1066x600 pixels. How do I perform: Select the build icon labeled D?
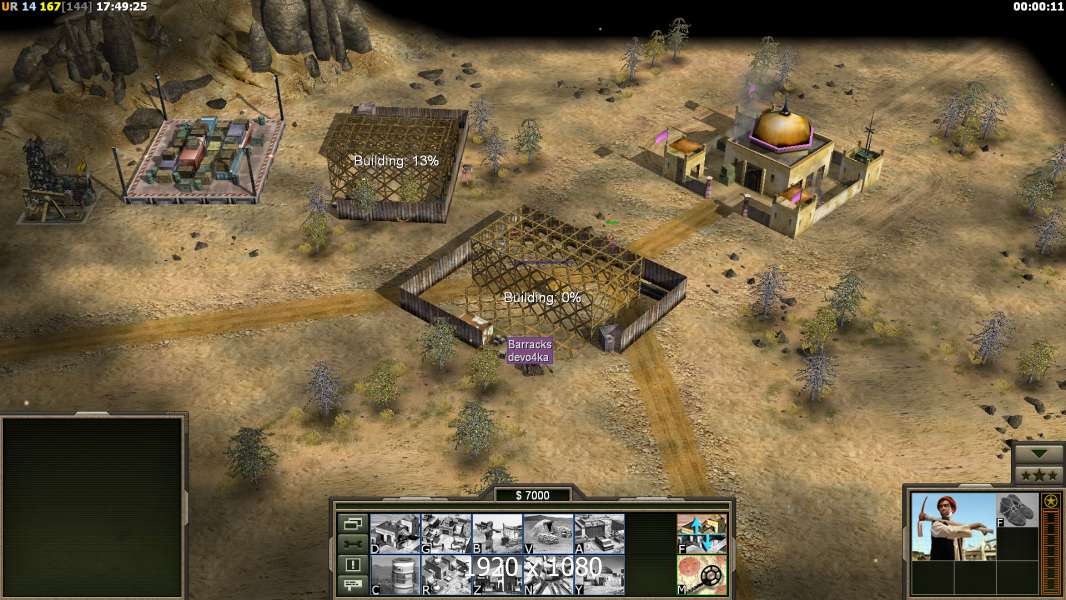point(395,533)
